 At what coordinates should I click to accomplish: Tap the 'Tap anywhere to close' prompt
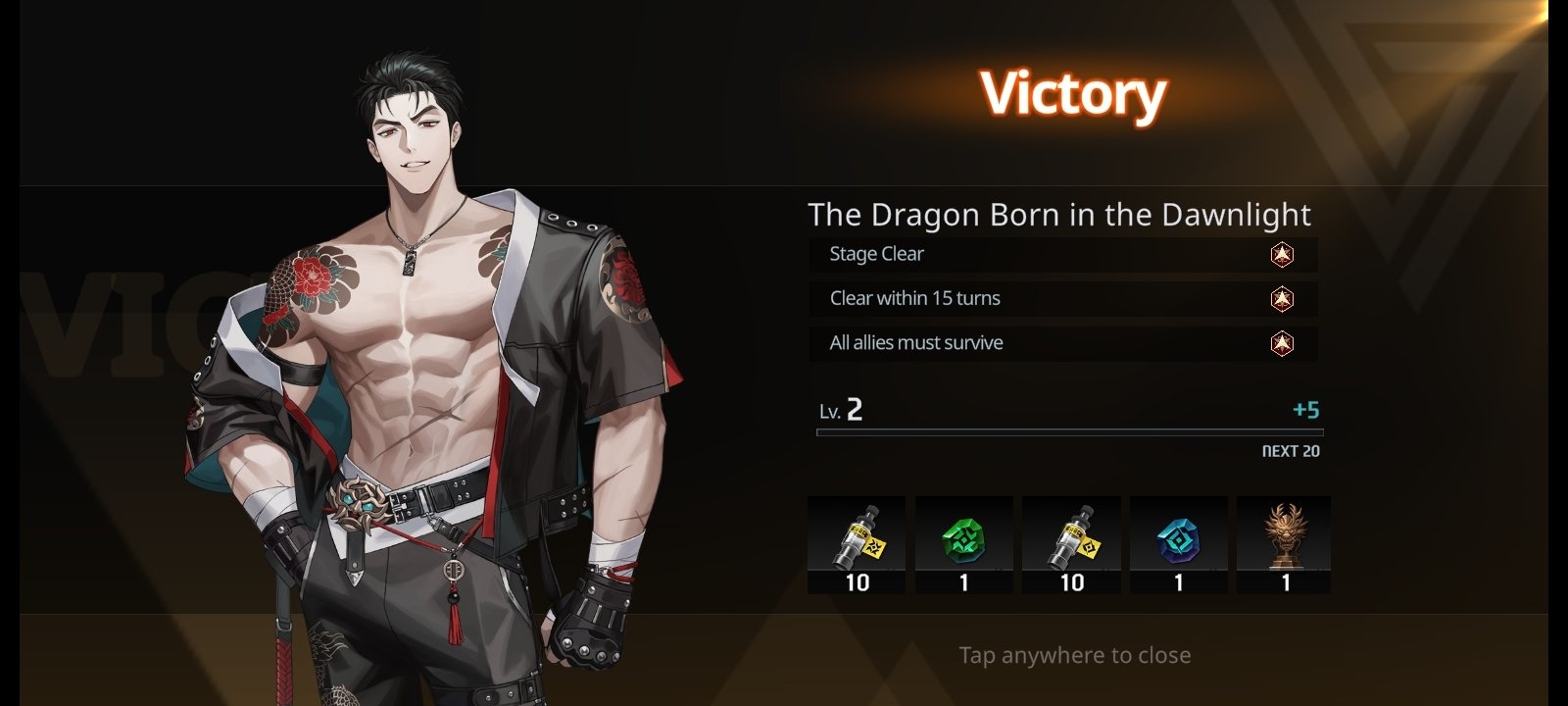click(1074, 655)
